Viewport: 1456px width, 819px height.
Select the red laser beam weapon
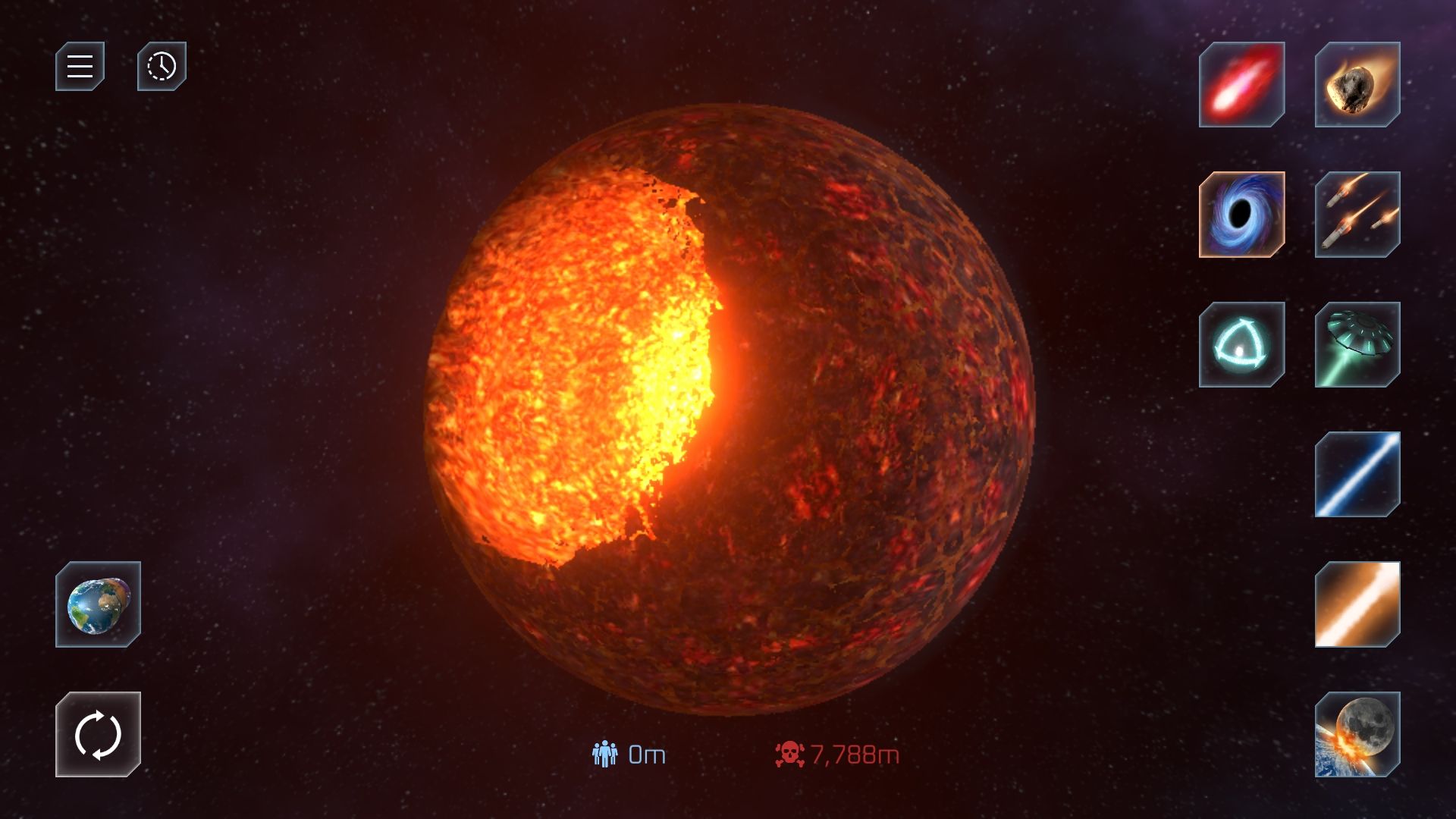click(x=1241, y=84)
